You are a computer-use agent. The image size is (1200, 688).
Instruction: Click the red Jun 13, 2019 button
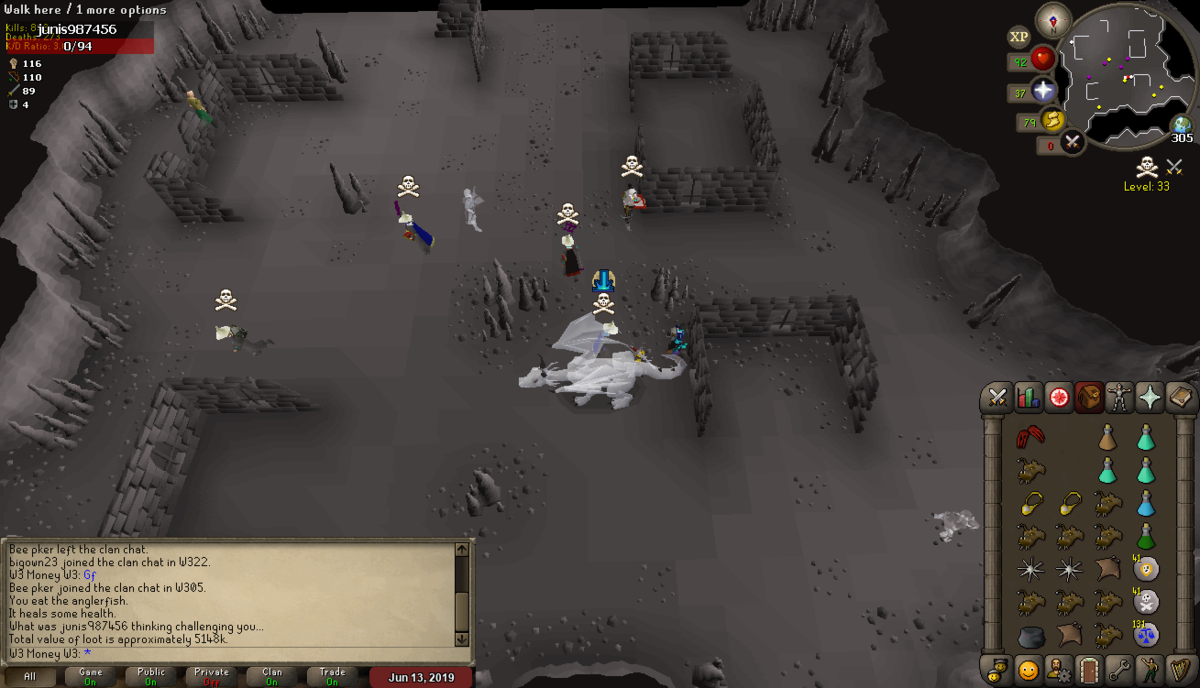pos(421,677)
